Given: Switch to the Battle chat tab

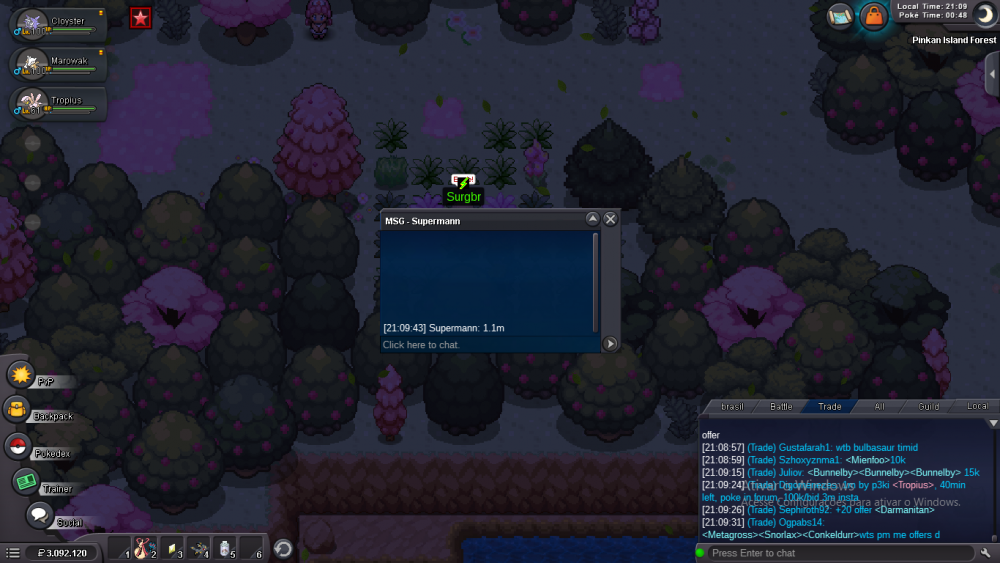Looking at the screenshot, I should 781,407.
